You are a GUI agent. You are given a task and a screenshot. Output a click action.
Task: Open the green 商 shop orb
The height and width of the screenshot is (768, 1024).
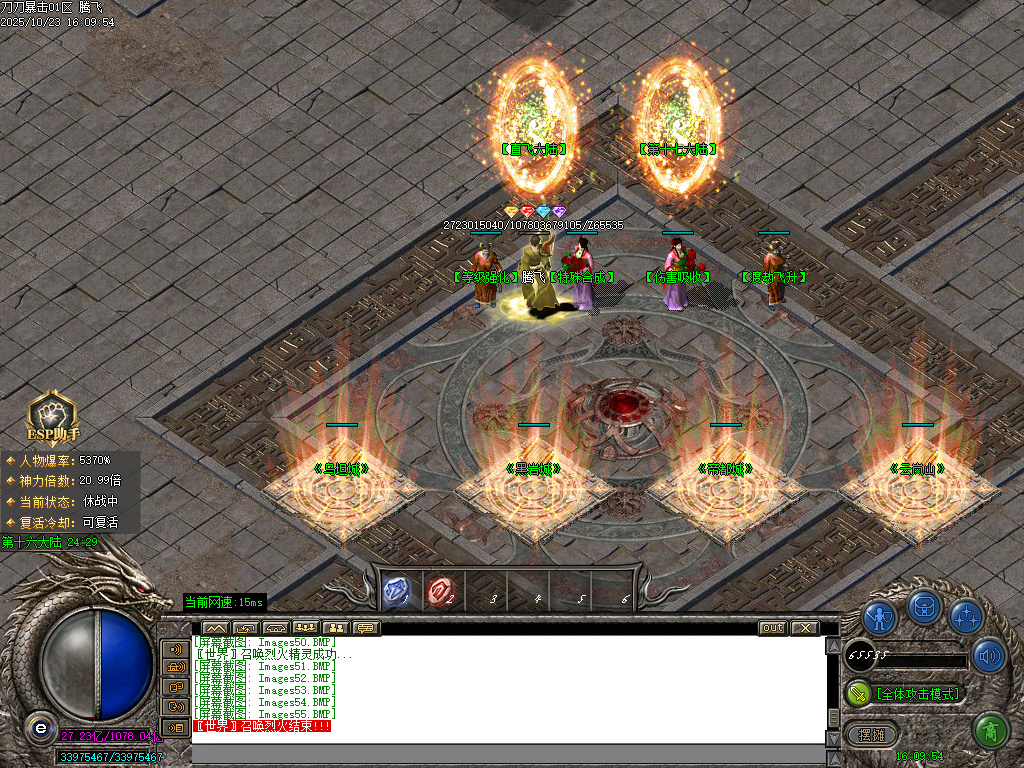click(x=989, y=732)
